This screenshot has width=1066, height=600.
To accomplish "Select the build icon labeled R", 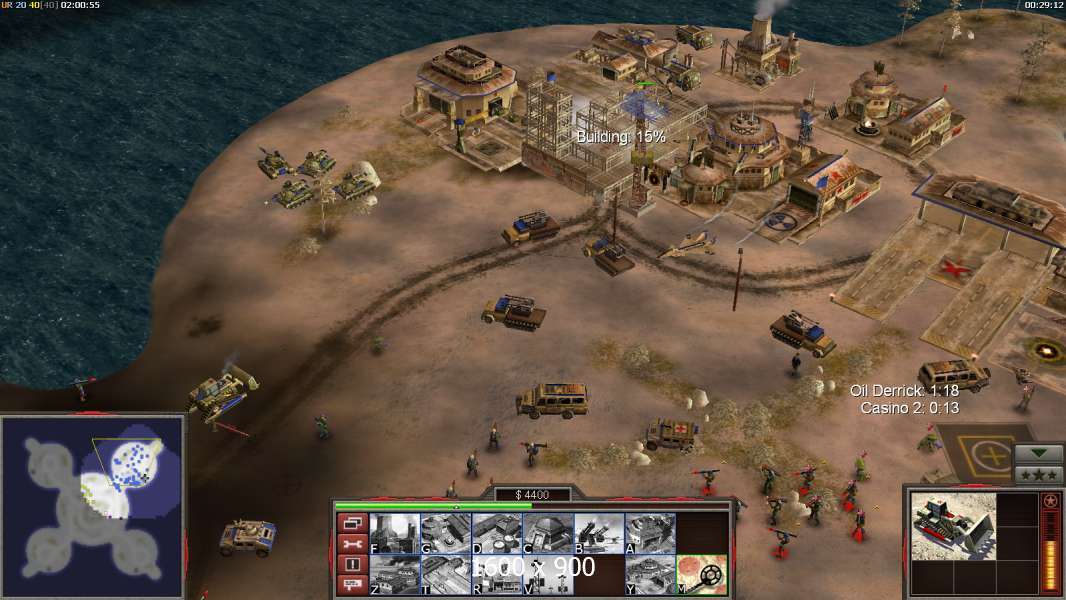I will coord(497,575).
